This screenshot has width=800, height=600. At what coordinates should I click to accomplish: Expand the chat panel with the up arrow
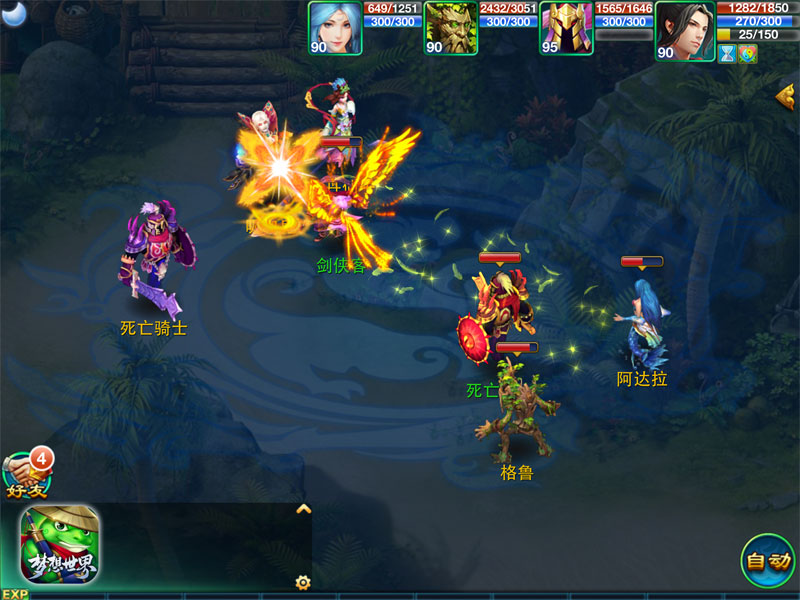pyautogui.click(x=304, y=509)
